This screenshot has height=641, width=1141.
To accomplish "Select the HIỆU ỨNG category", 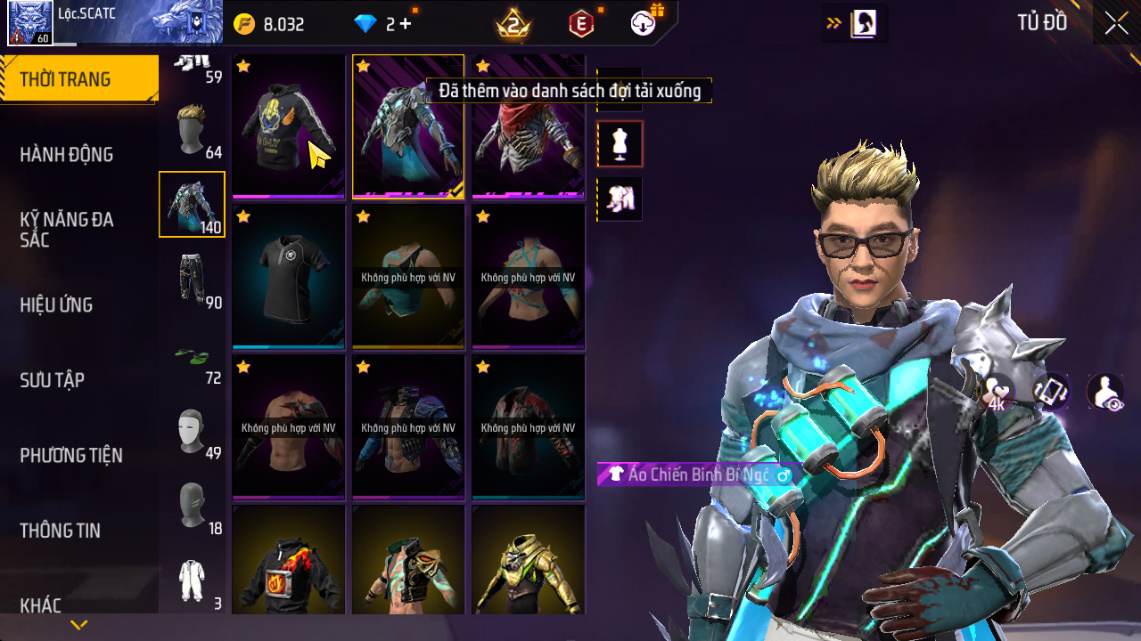I will coord(57,305).
